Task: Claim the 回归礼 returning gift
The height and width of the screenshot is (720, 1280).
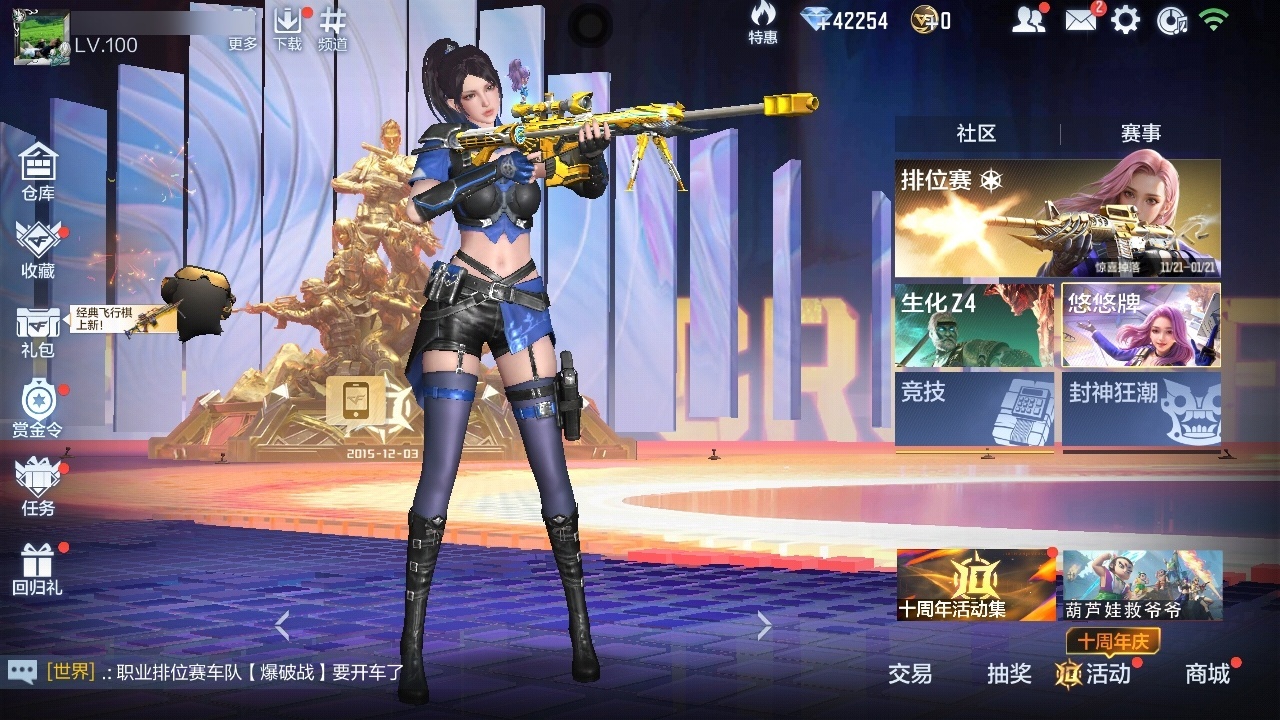Action: click(38, 568)
